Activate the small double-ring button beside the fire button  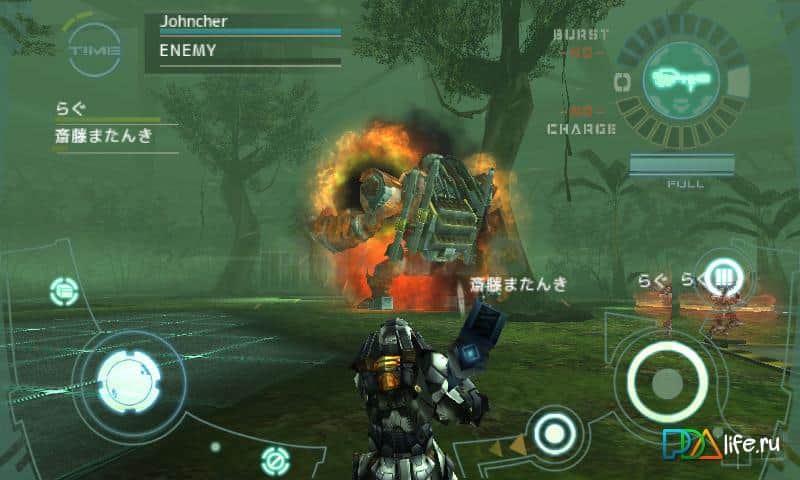click(x=551, y=433)
